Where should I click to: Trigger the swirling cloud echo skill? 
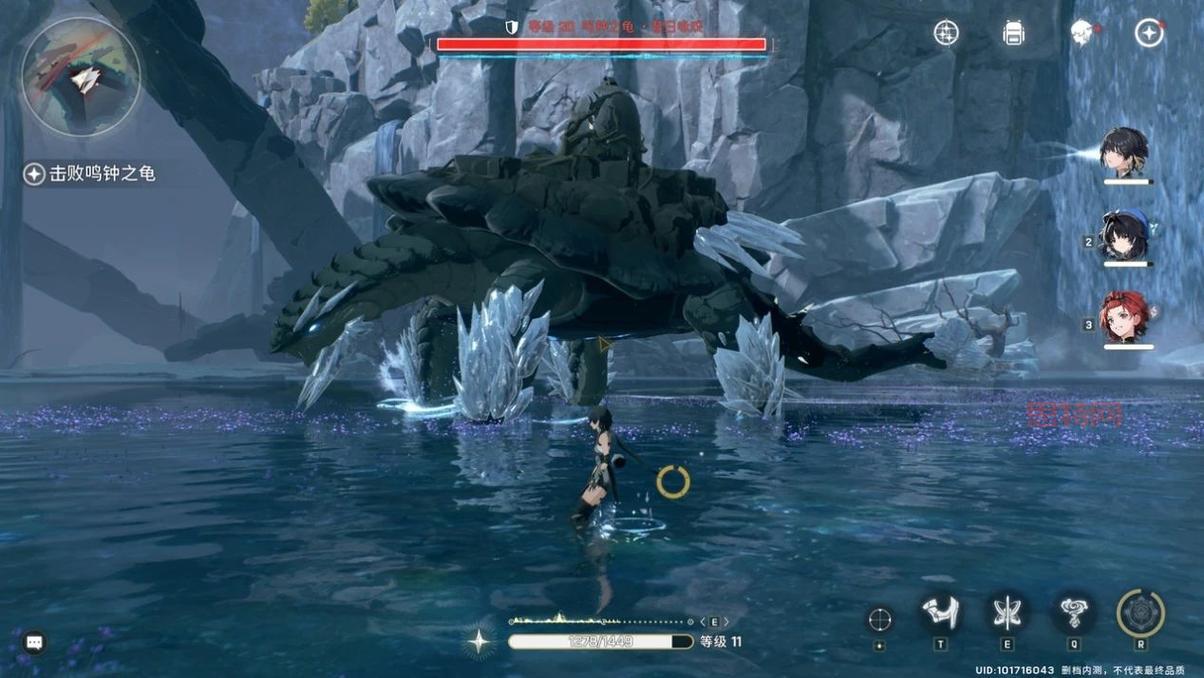[1073, 613]
